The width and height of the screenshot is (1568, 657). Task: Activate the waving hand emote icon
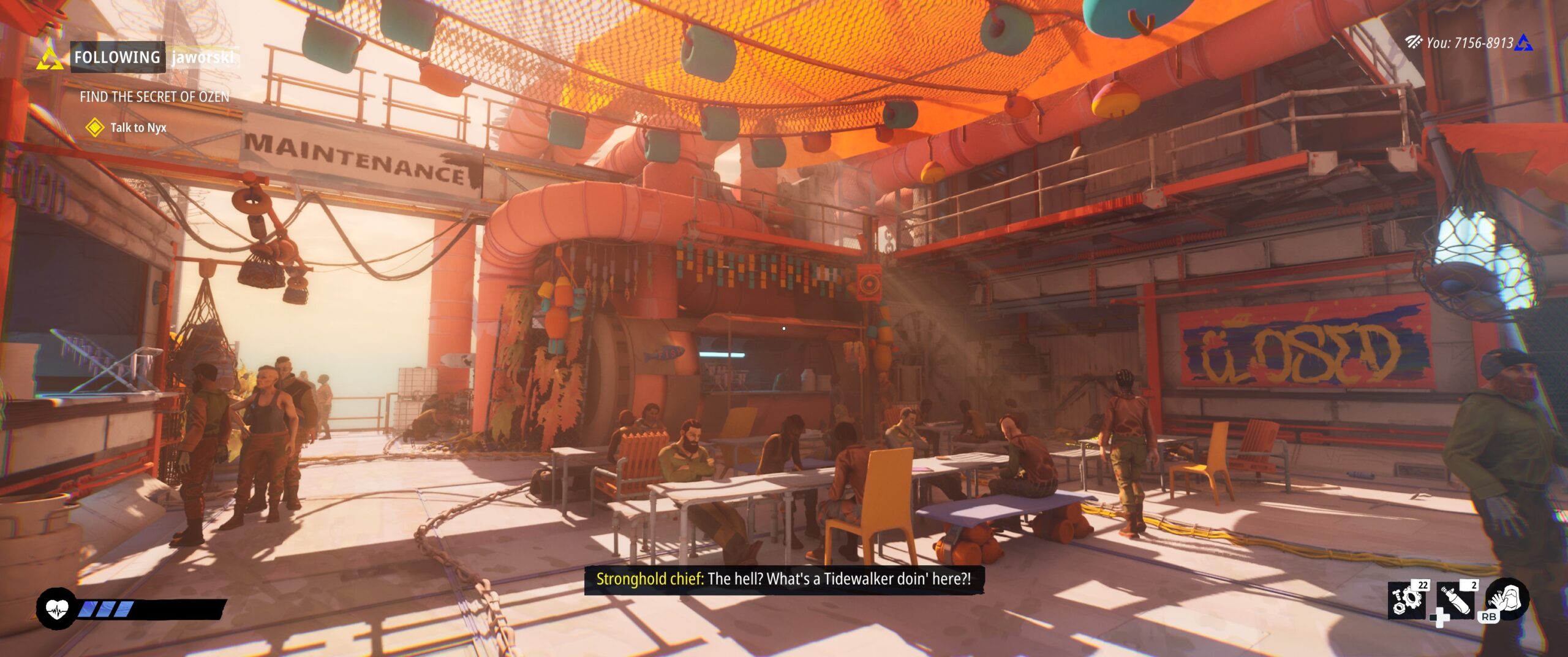click(1507, 598)
